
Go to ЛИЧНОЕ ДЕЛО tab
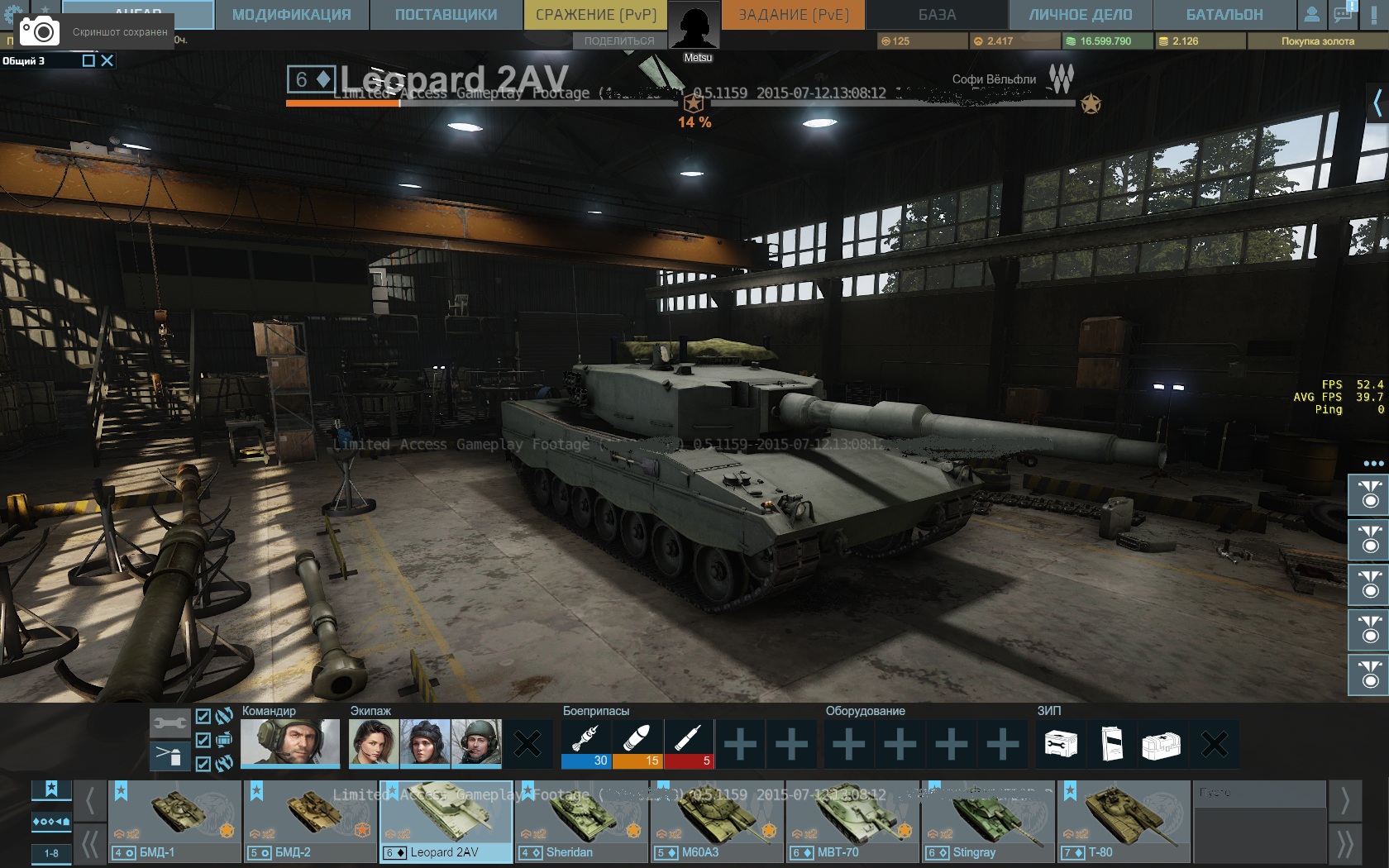click(x=1080, y=15)
